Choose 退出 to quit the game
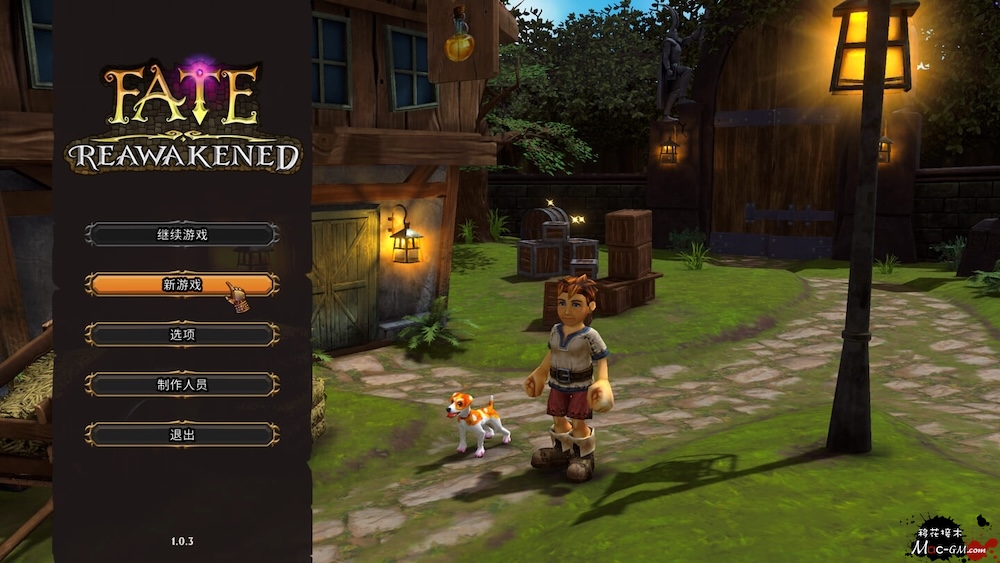This screenshot has height=563, width=1000. point(182,435)
